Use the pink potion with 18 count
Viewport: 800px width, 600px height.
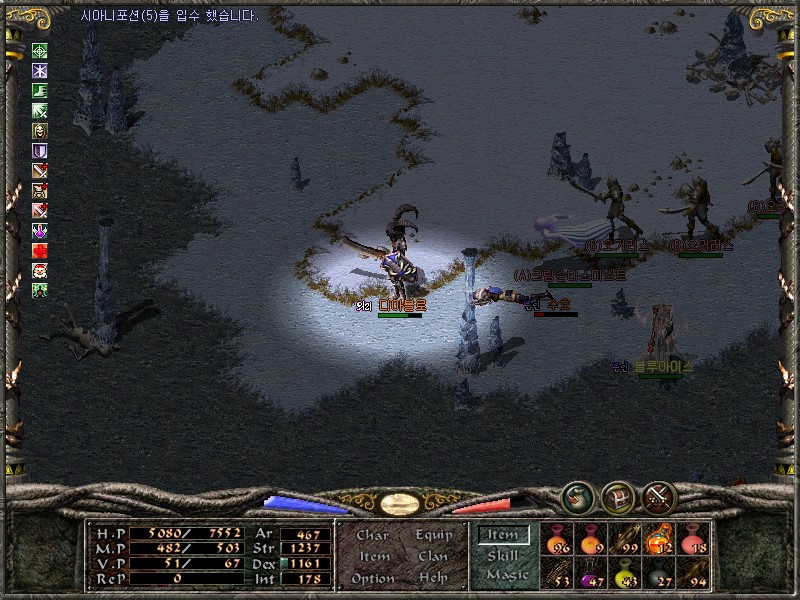tap(693, 538)
